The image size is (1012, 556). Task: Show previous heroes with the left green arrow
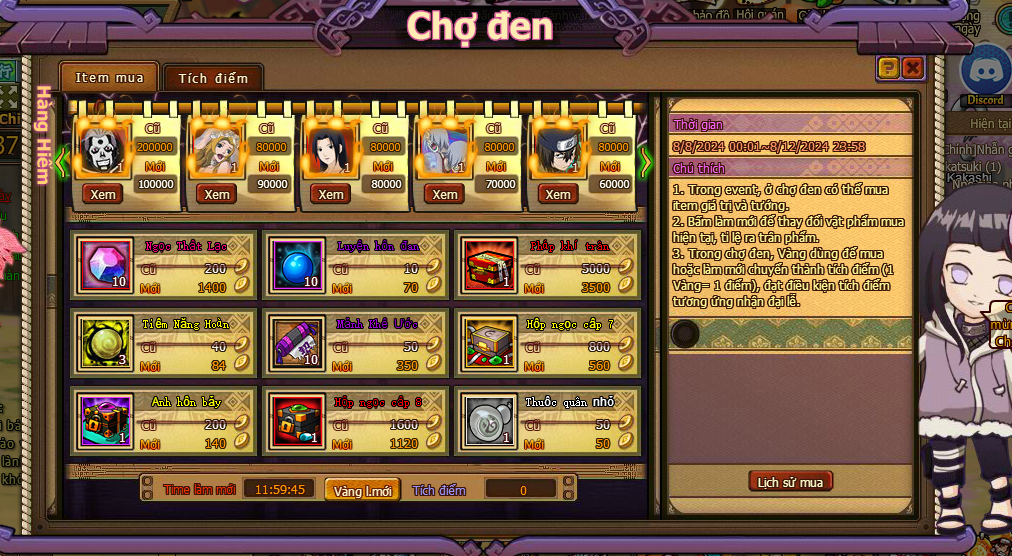click(62, 161)
